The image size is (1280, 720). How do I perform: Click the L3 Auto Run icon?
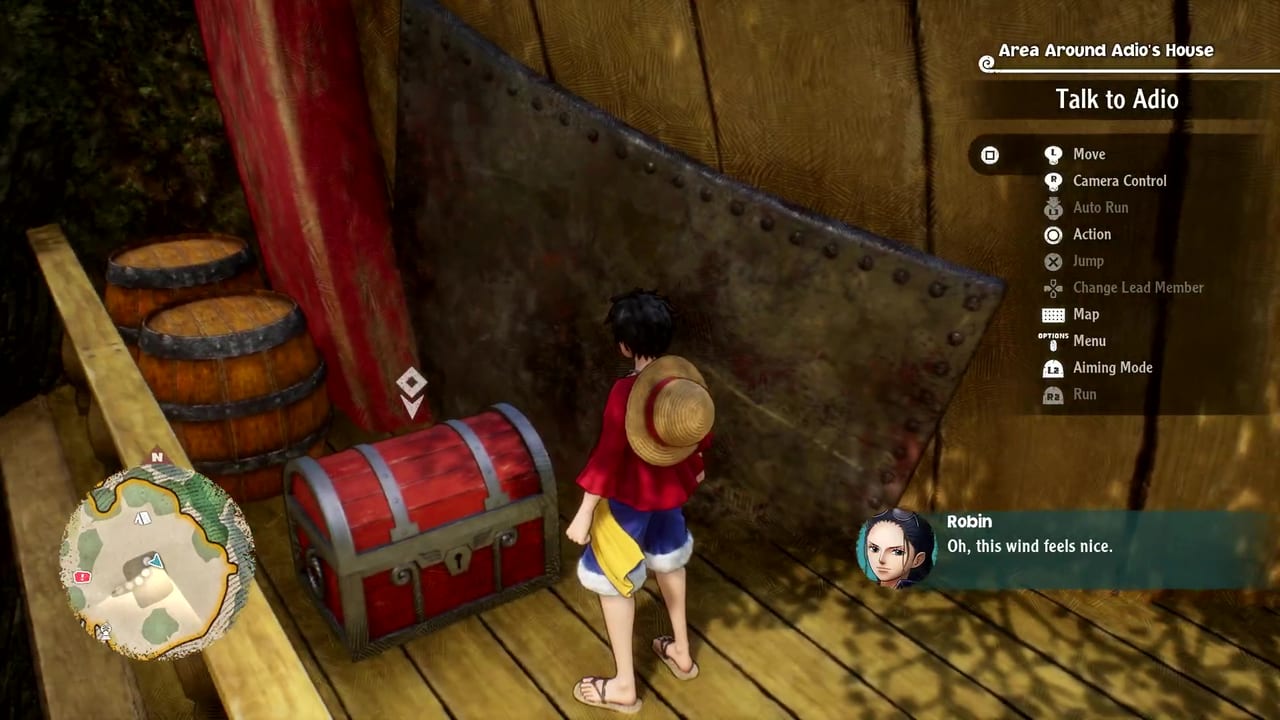pos(1053,208)
